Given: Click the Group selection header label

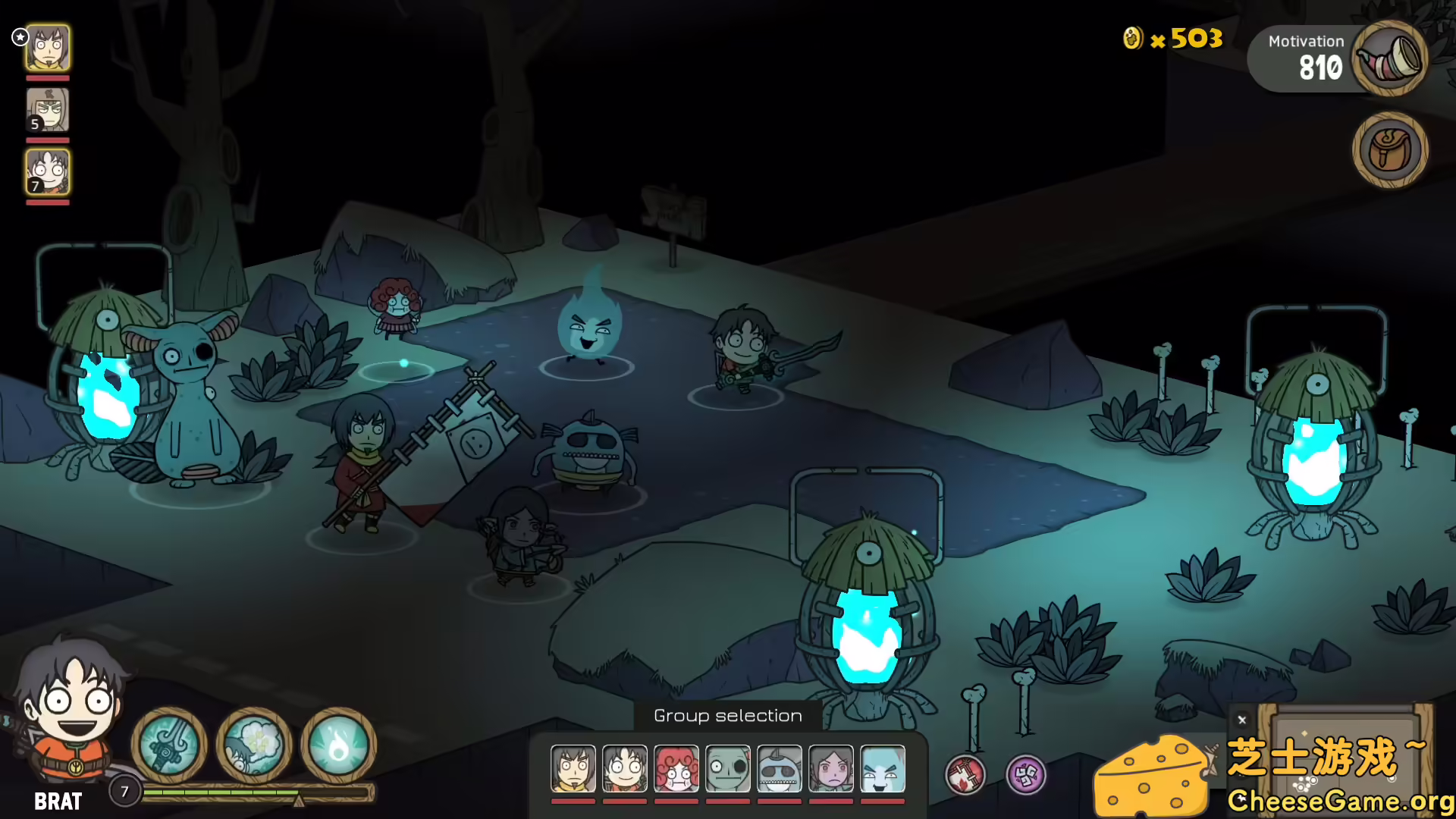Looking at the screenshot, I should pos(727,714).
